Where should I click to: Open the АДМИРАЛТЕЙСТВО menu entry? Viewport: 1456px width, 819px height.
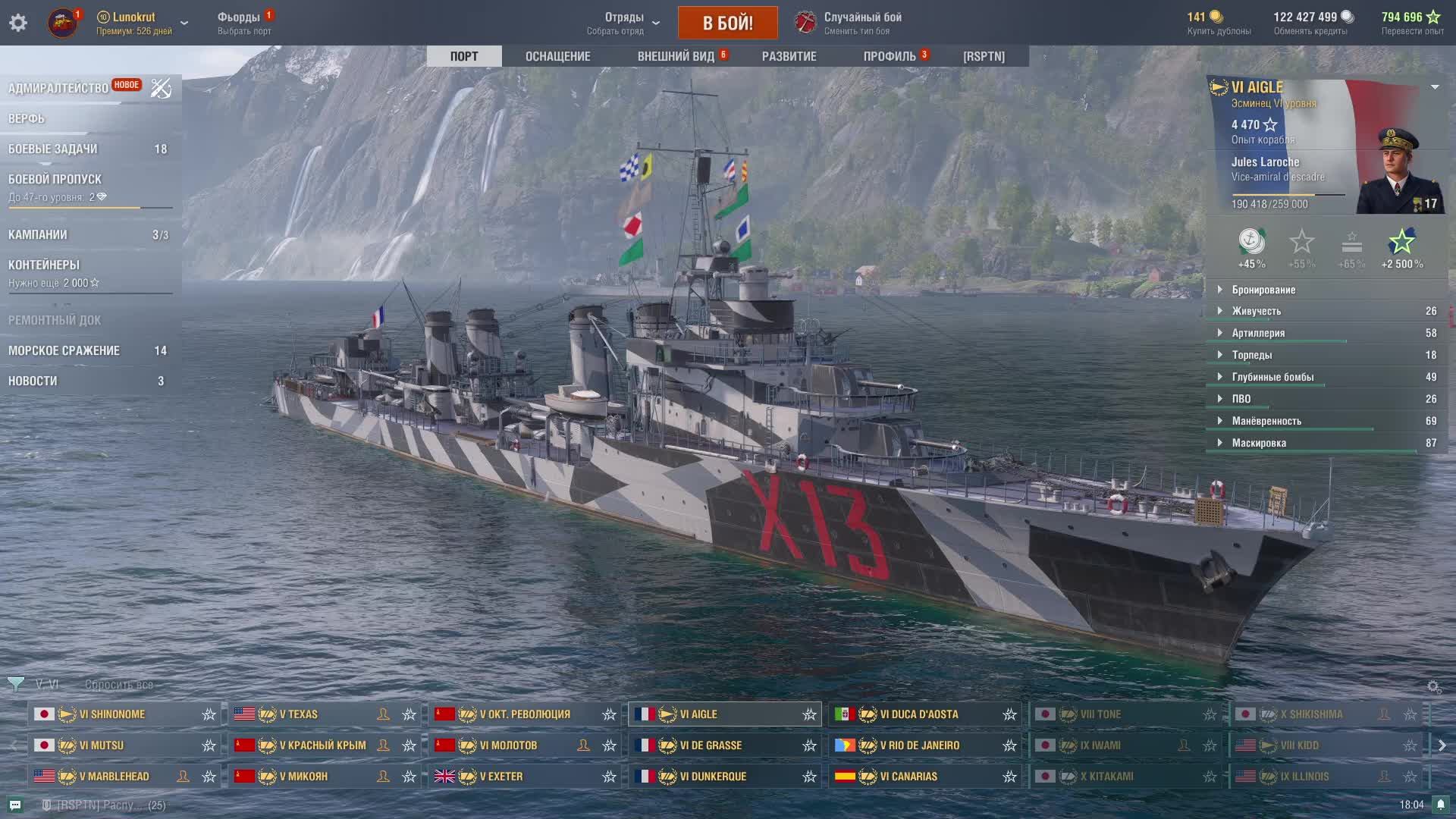58,88
